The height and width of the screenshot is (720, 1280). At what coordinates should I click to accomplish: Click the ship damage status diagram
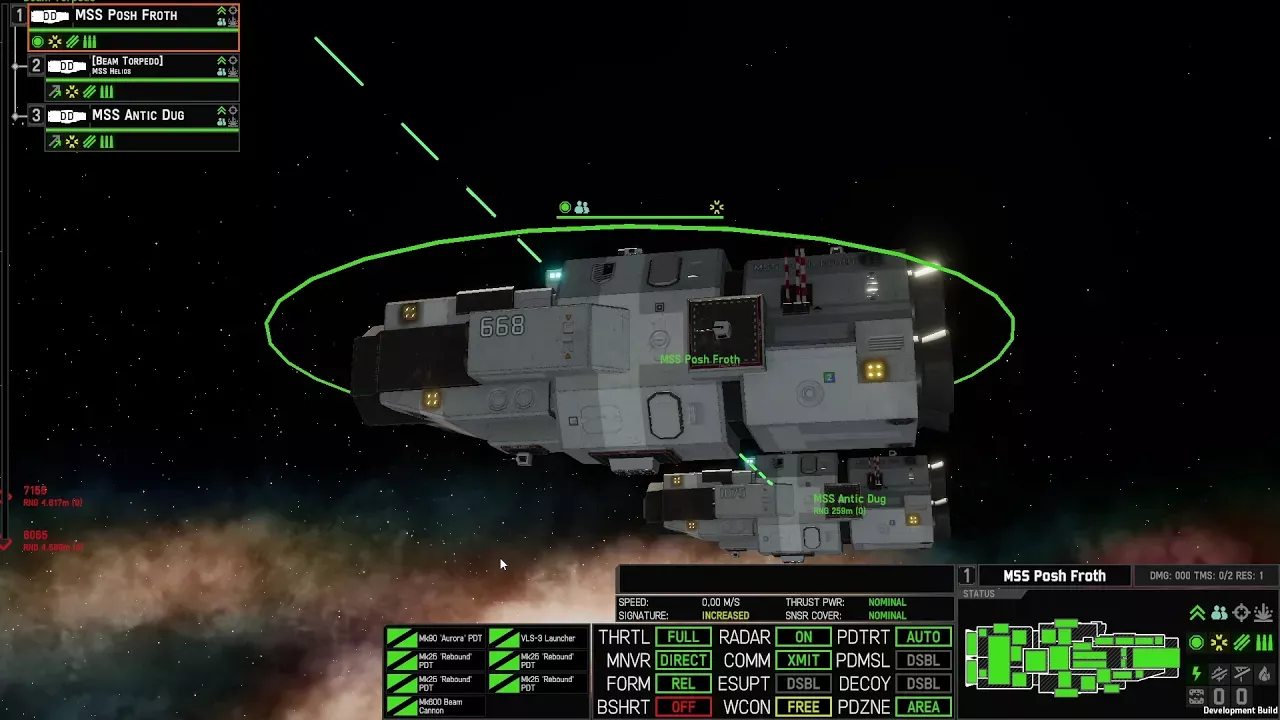click(1070, 658)
